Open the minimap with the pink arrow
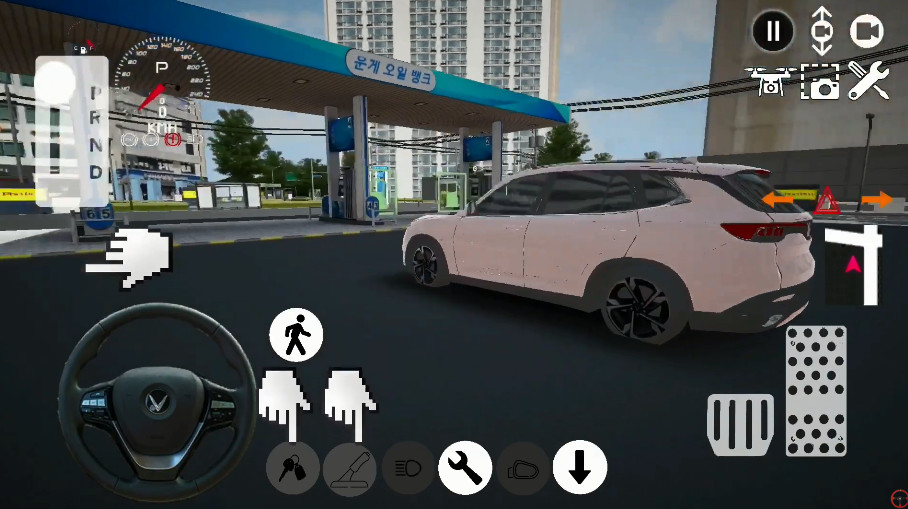 (x=853, y=265)
